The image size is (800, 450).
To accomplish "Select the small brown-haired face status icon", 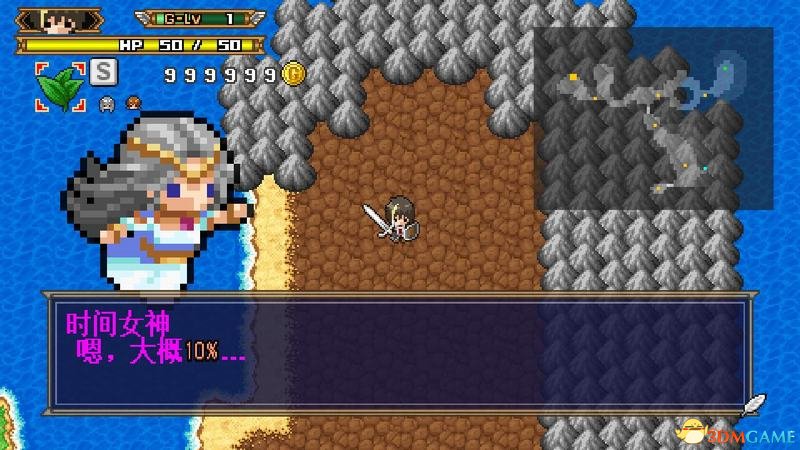I will 130,101.
